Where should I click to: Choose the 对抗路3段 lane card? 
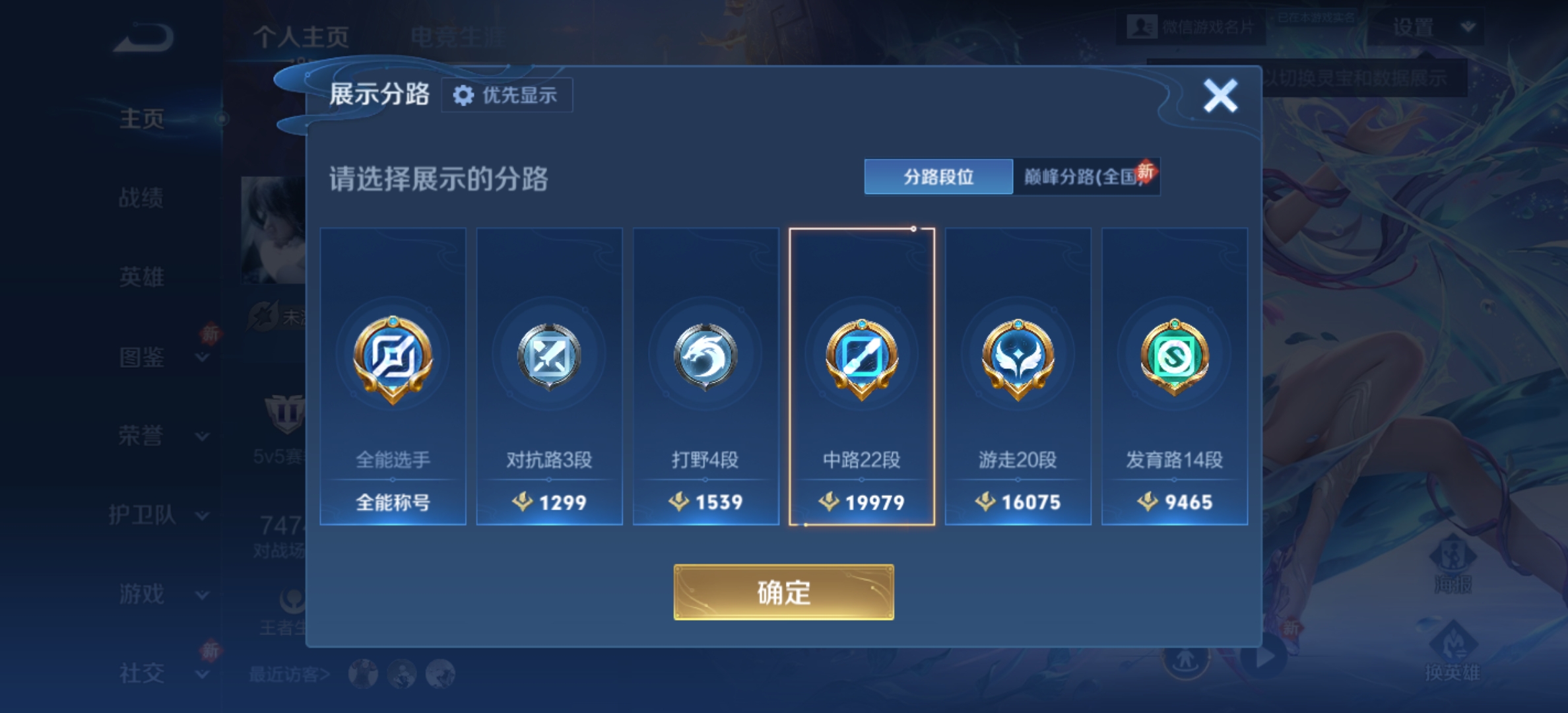coord(549,376)
